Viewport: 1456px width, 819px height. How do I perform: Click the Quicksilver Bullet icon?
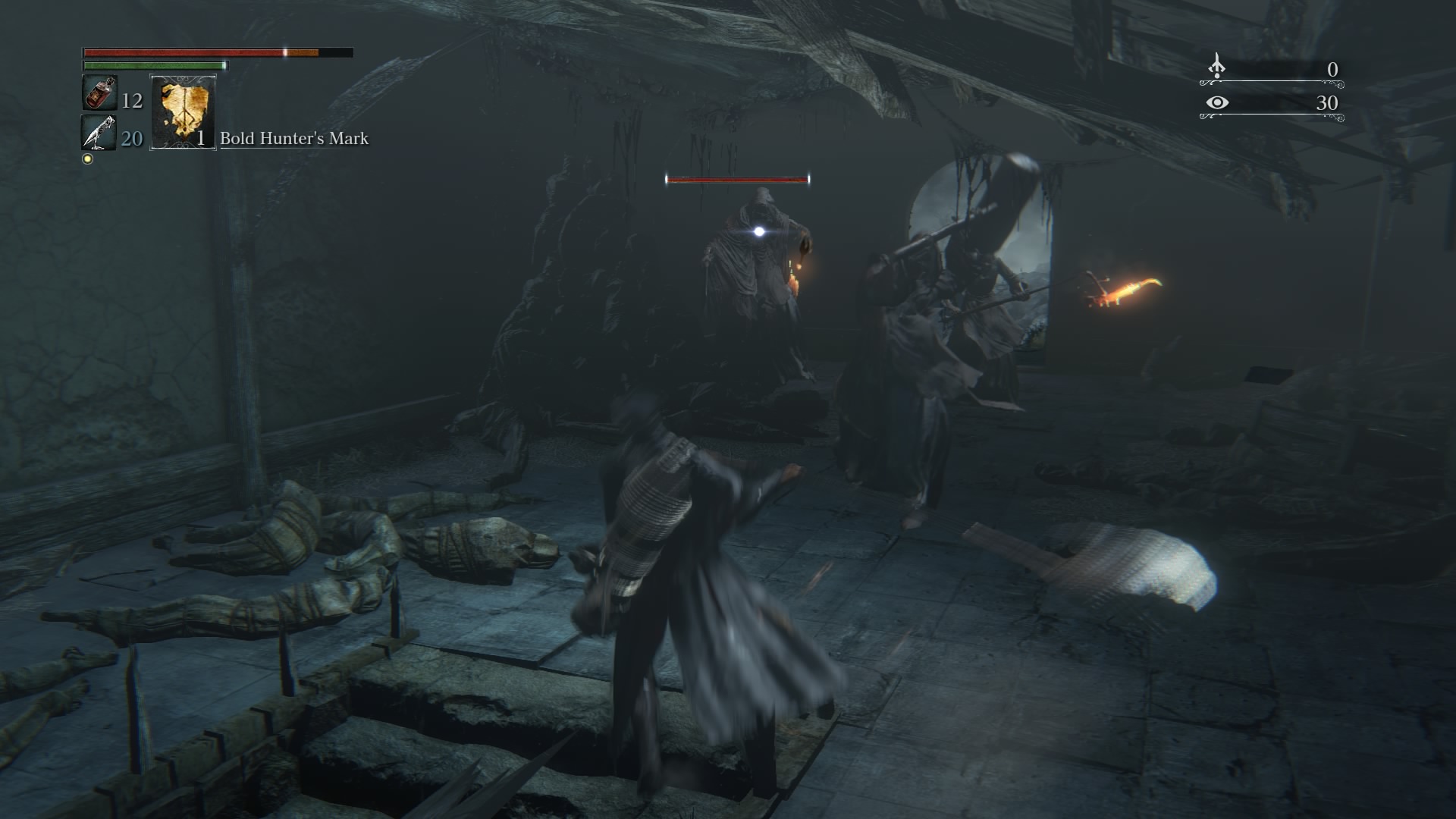point(99,133)
